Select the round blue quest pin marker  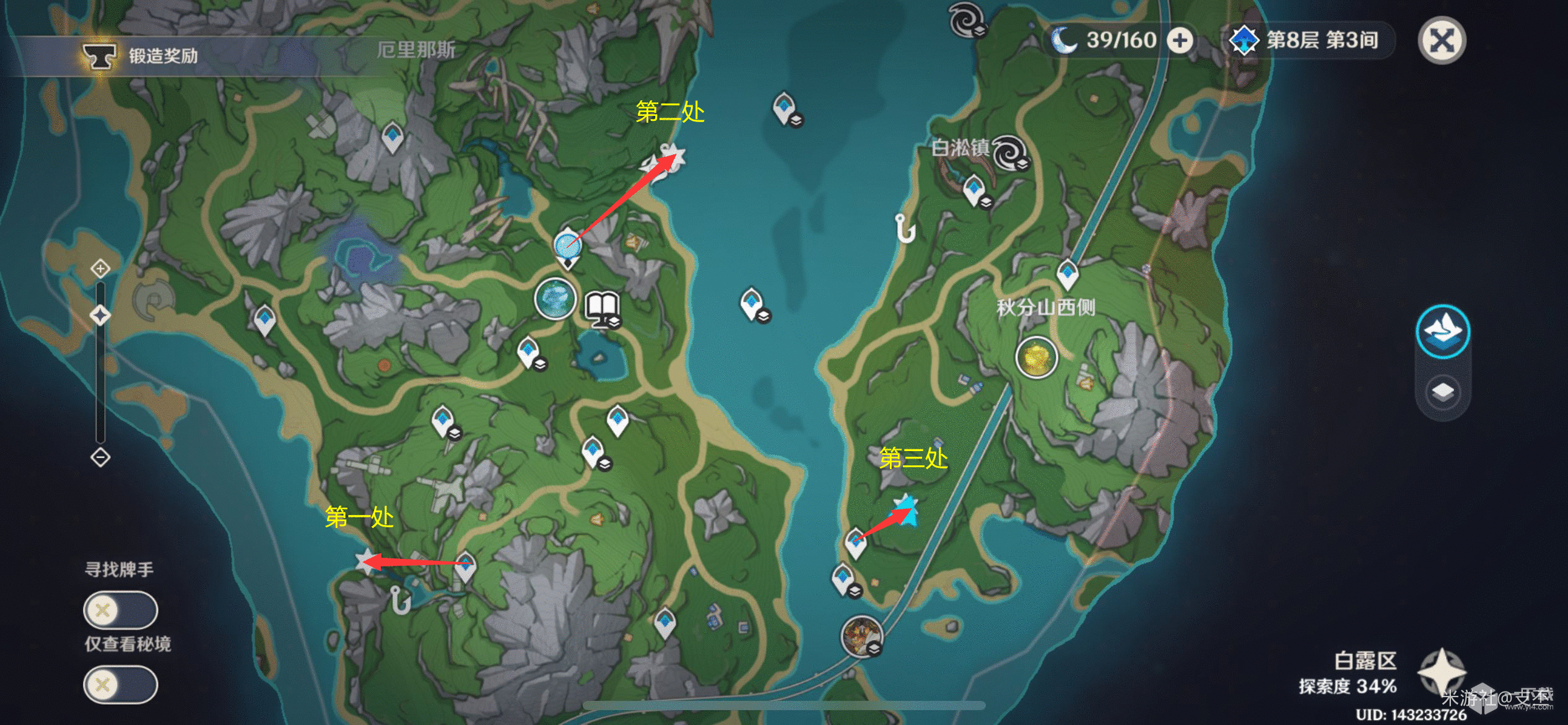click(567, 245)
